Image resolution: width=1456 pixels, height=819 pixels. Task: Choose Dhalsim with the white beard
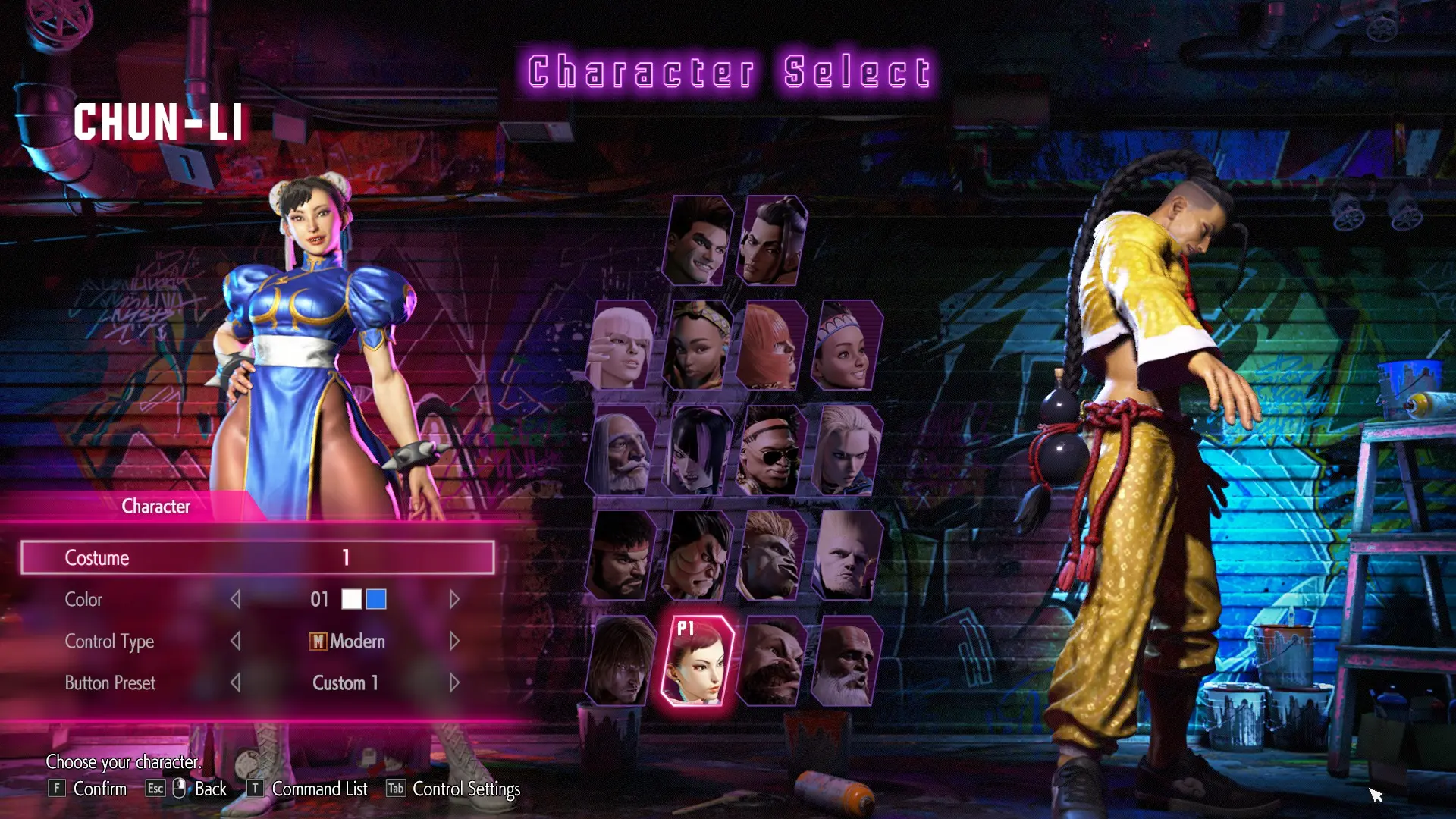[846, 661]
